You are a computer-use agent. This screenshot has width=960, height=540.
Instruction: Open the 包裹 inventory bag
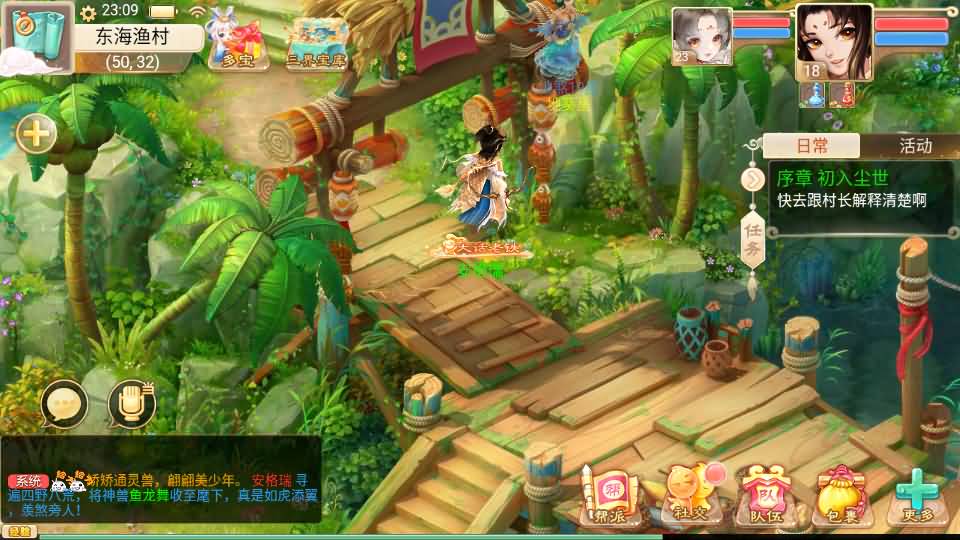point(840,495)
